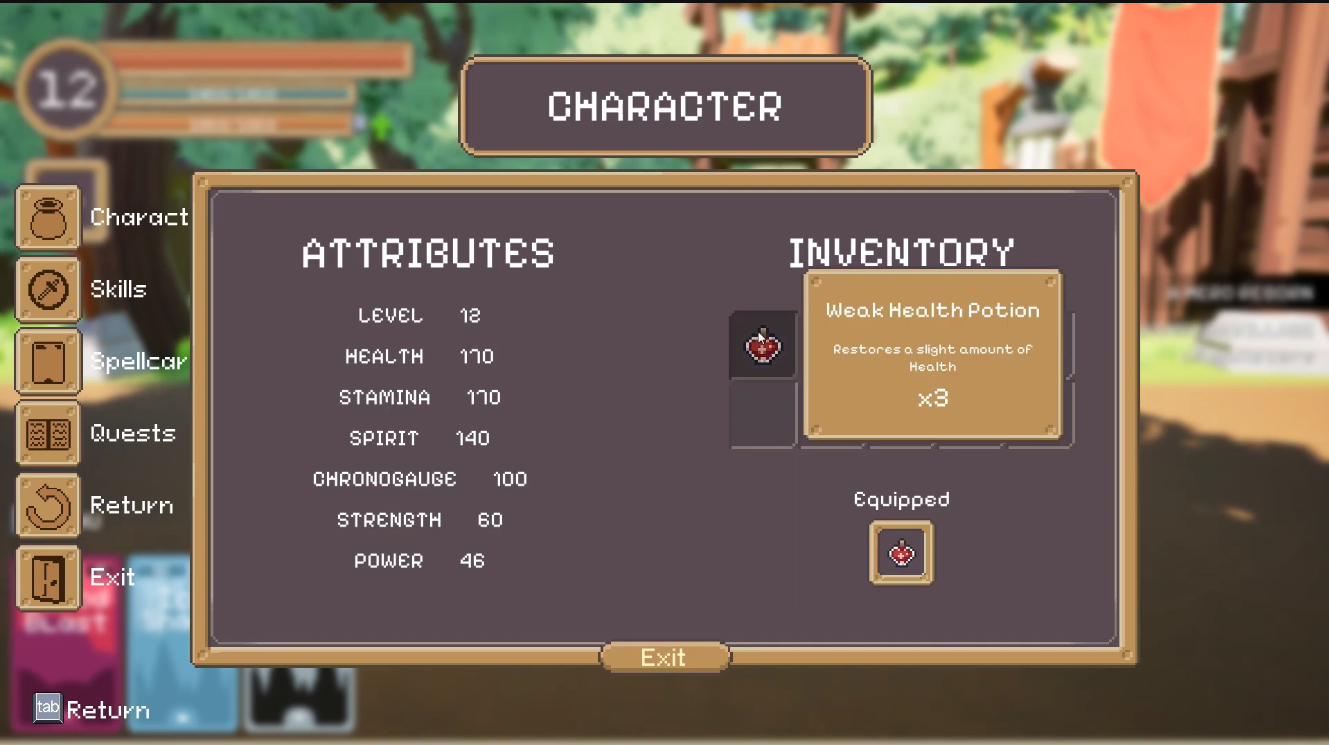Show the Quests journal
Screen dimensions: 1329x745
pyautogui.click(x=48, y=433)
